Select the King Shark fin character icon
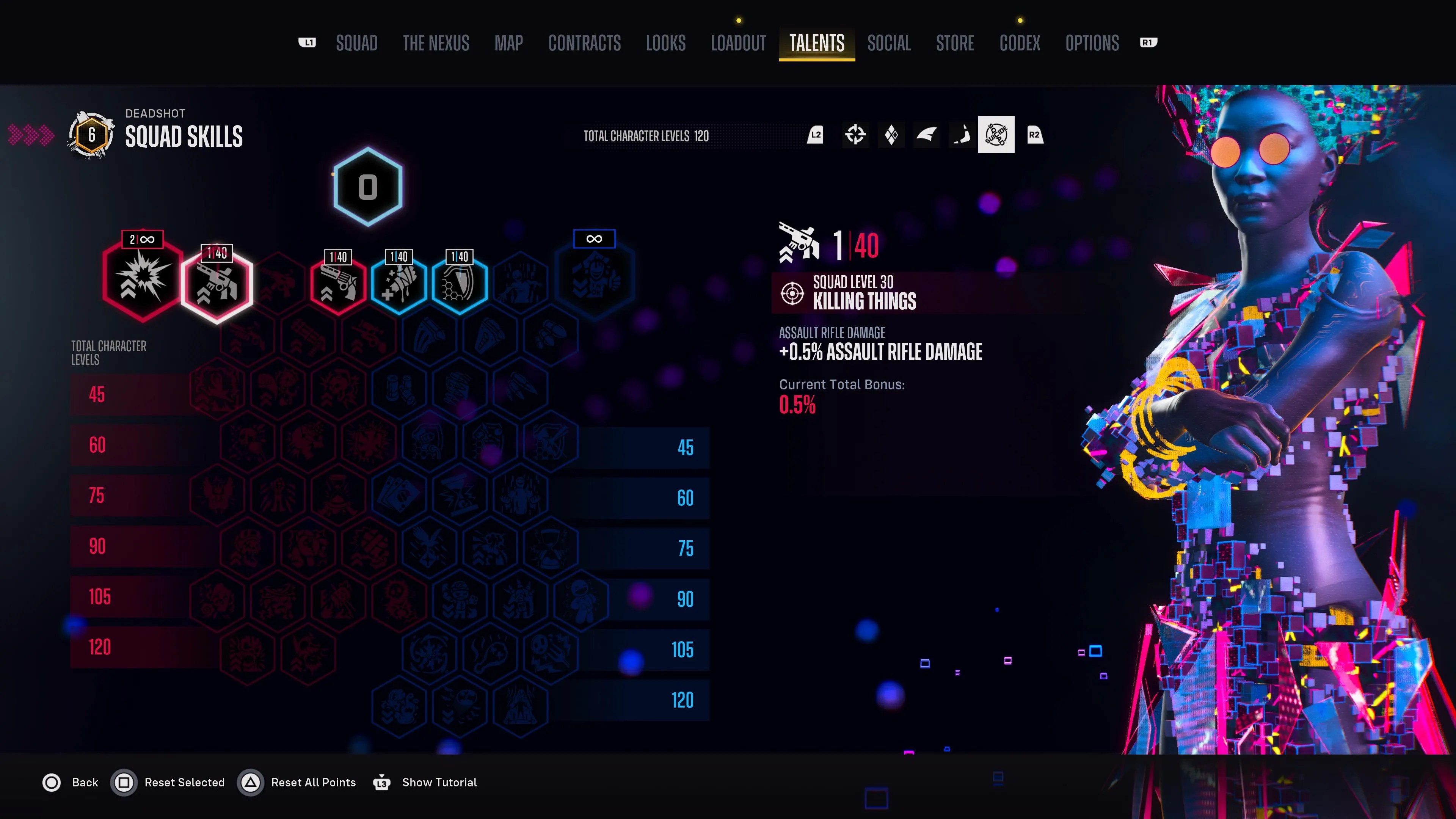Viewport: 1456px width, 819px height. point(927,135)
